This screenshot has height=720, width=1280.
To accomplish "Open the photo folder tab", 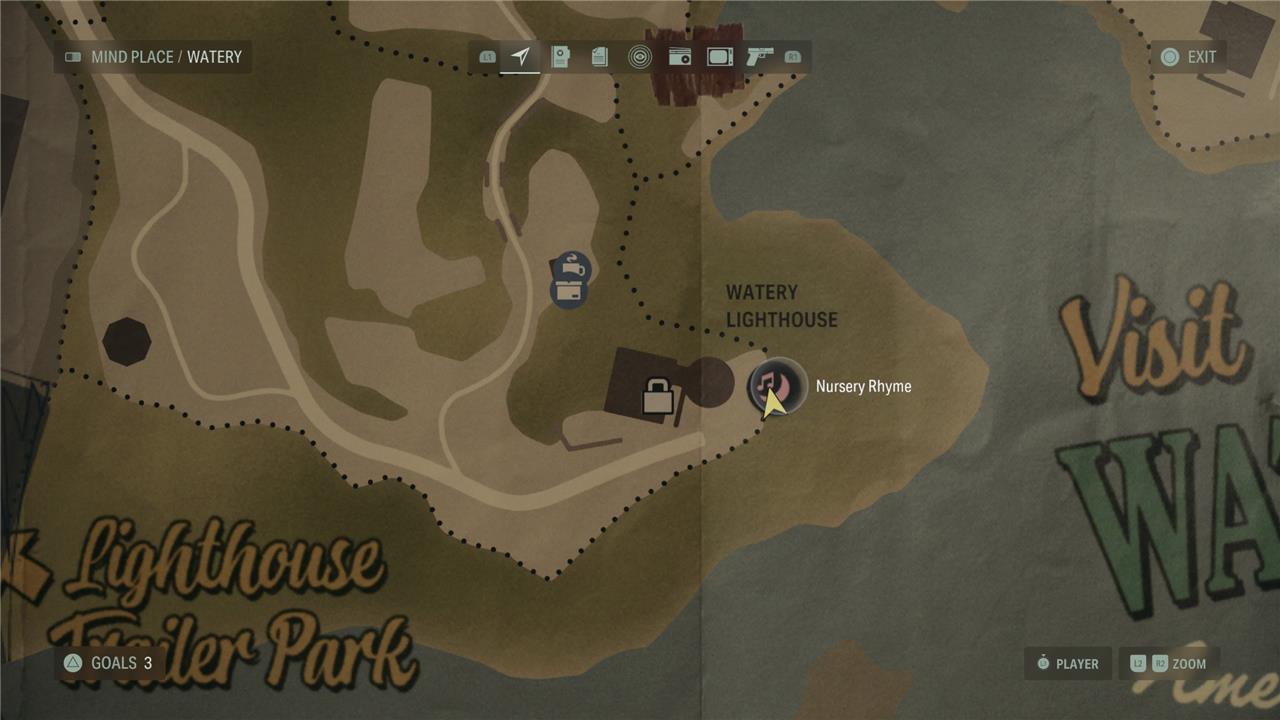I will [560, 57].
